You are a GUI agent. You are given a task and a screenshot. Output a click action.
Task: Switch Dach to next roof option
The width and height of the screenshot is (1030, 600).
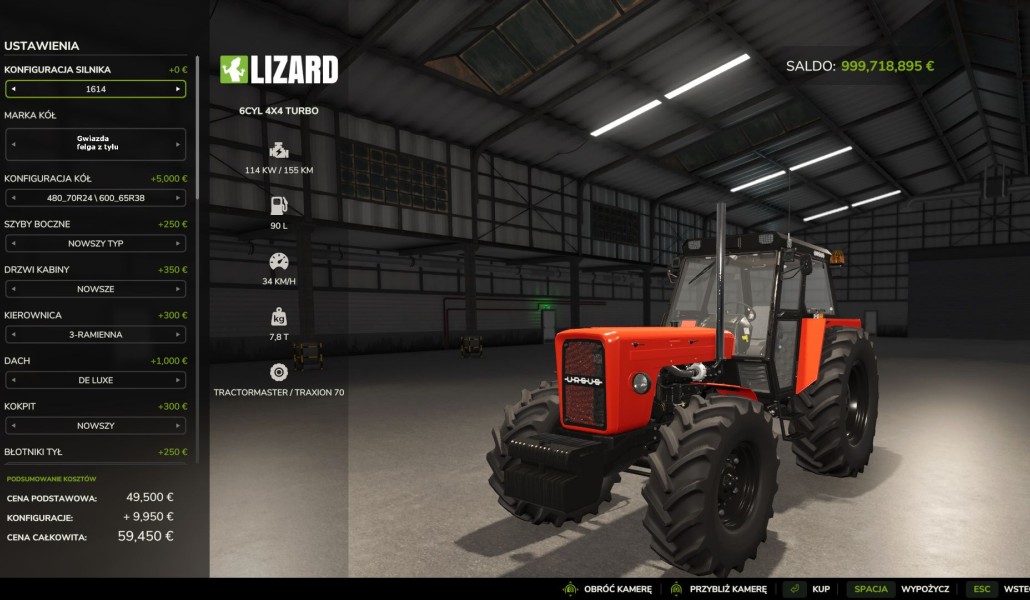(178, 380)
